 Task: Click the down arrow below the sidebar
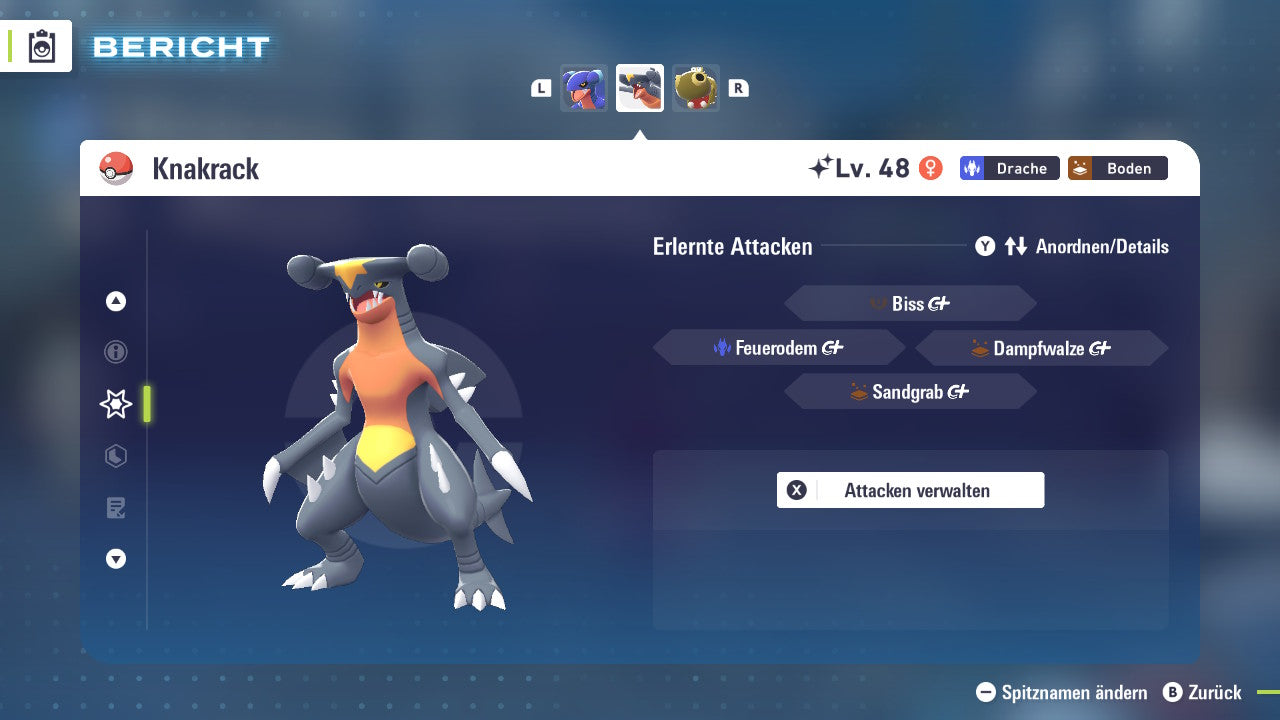point(115,560)
